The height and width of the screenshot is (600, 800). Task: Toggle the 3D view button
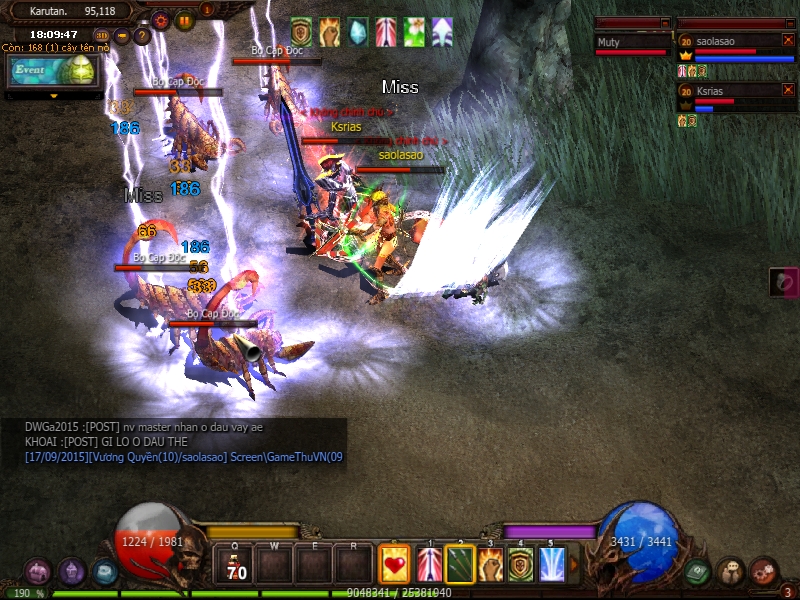[x=102, y=36]
